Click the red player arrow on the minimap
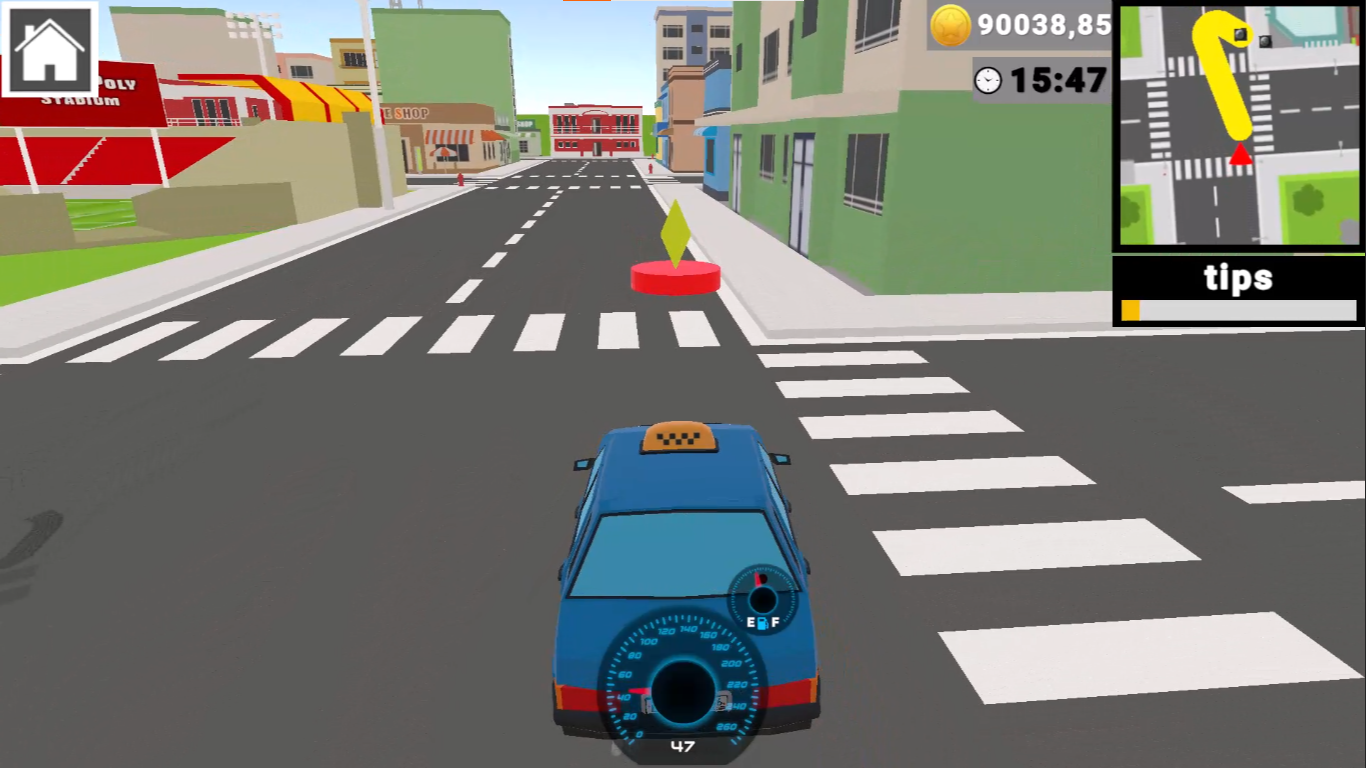The width and height of the screenshot is (1366, 768). [1240, 153]
